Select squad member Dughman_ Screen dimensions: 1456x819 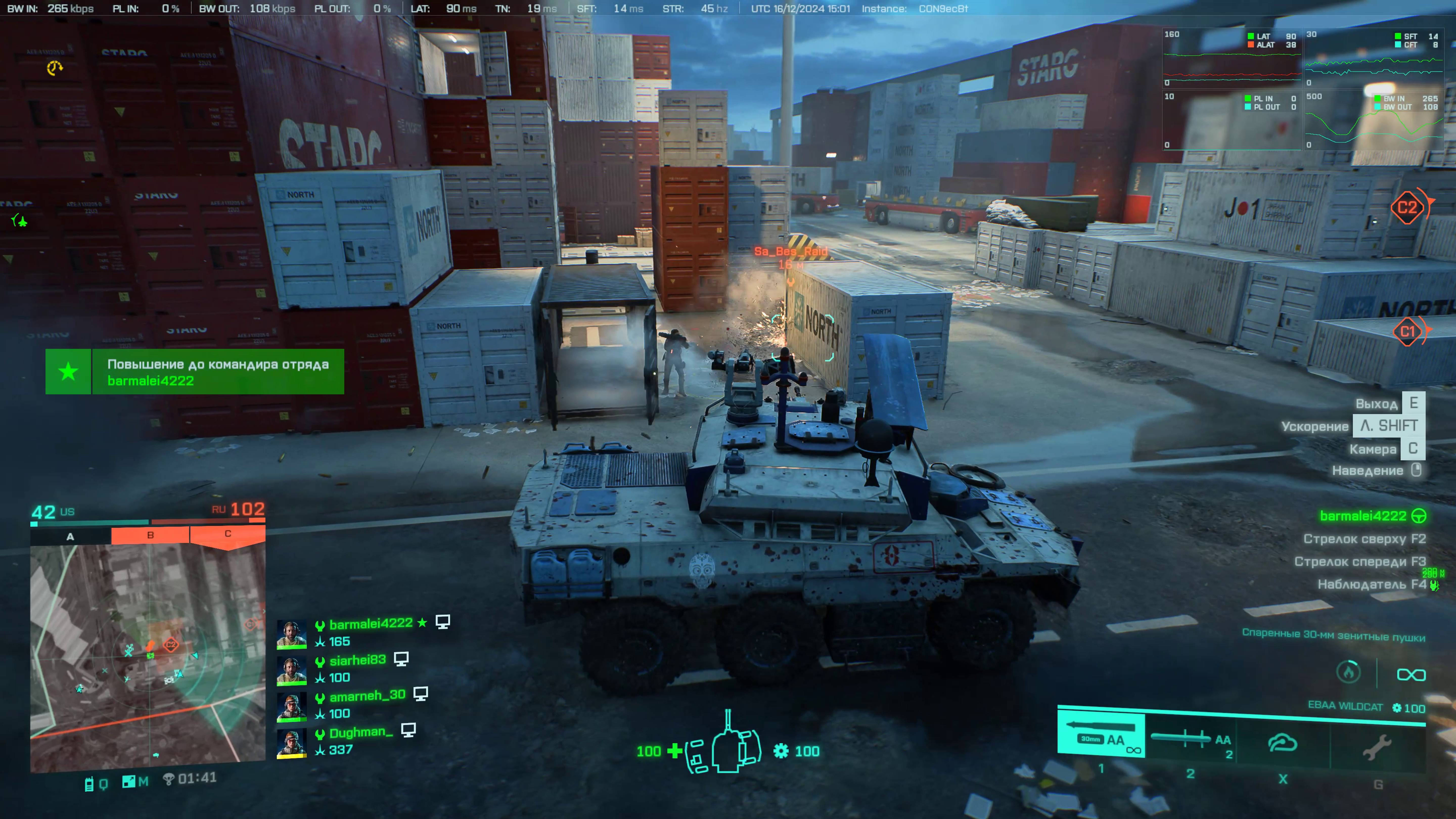pyautogui.click(x=361, y=733)
